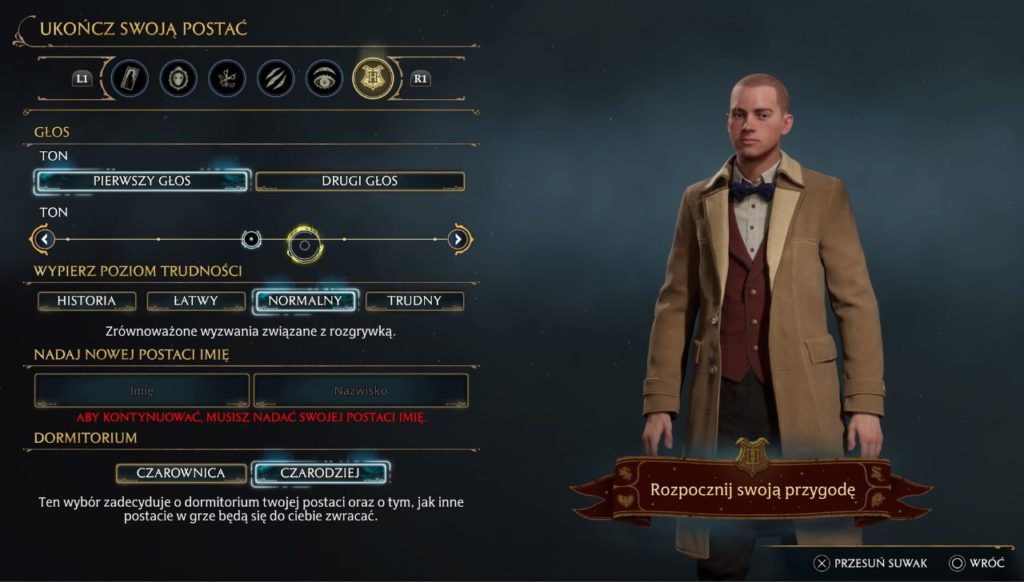The width and height of the screenshot is (1024, 582).
Task: Focus the Imię first name field
Action: click(142, 390)
